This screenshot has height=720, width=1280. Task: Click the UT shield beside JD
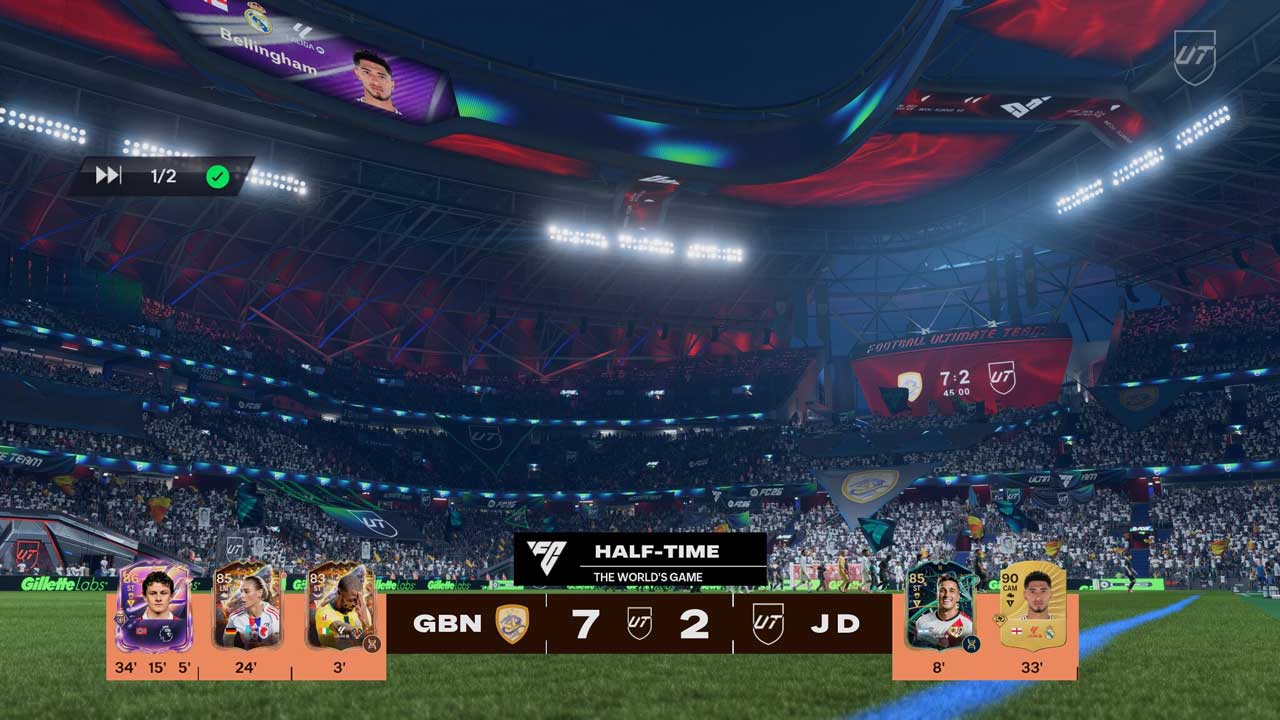pyautogui.click(x=767, y=624)
